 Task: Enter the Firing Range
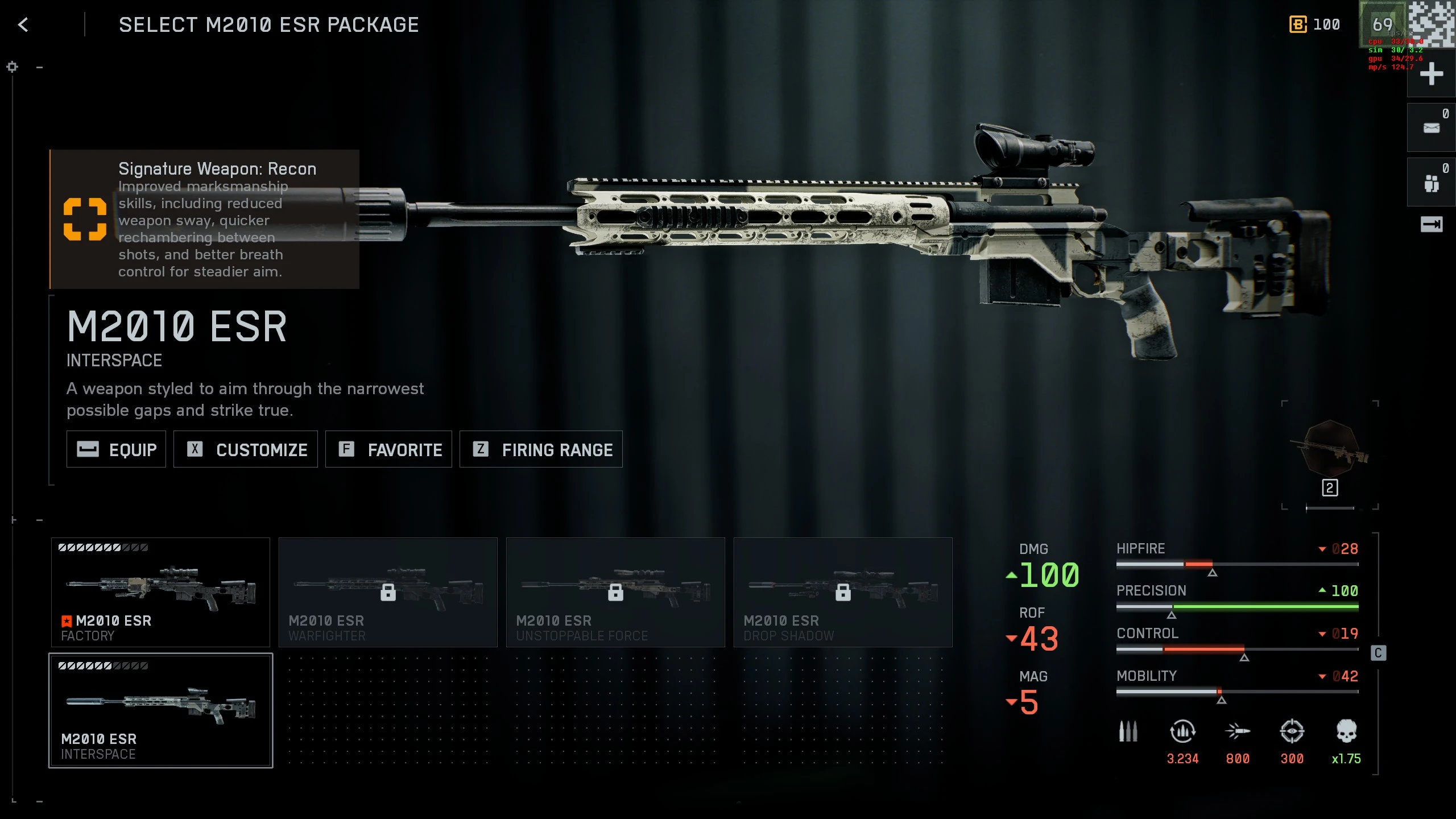(541, 449)
